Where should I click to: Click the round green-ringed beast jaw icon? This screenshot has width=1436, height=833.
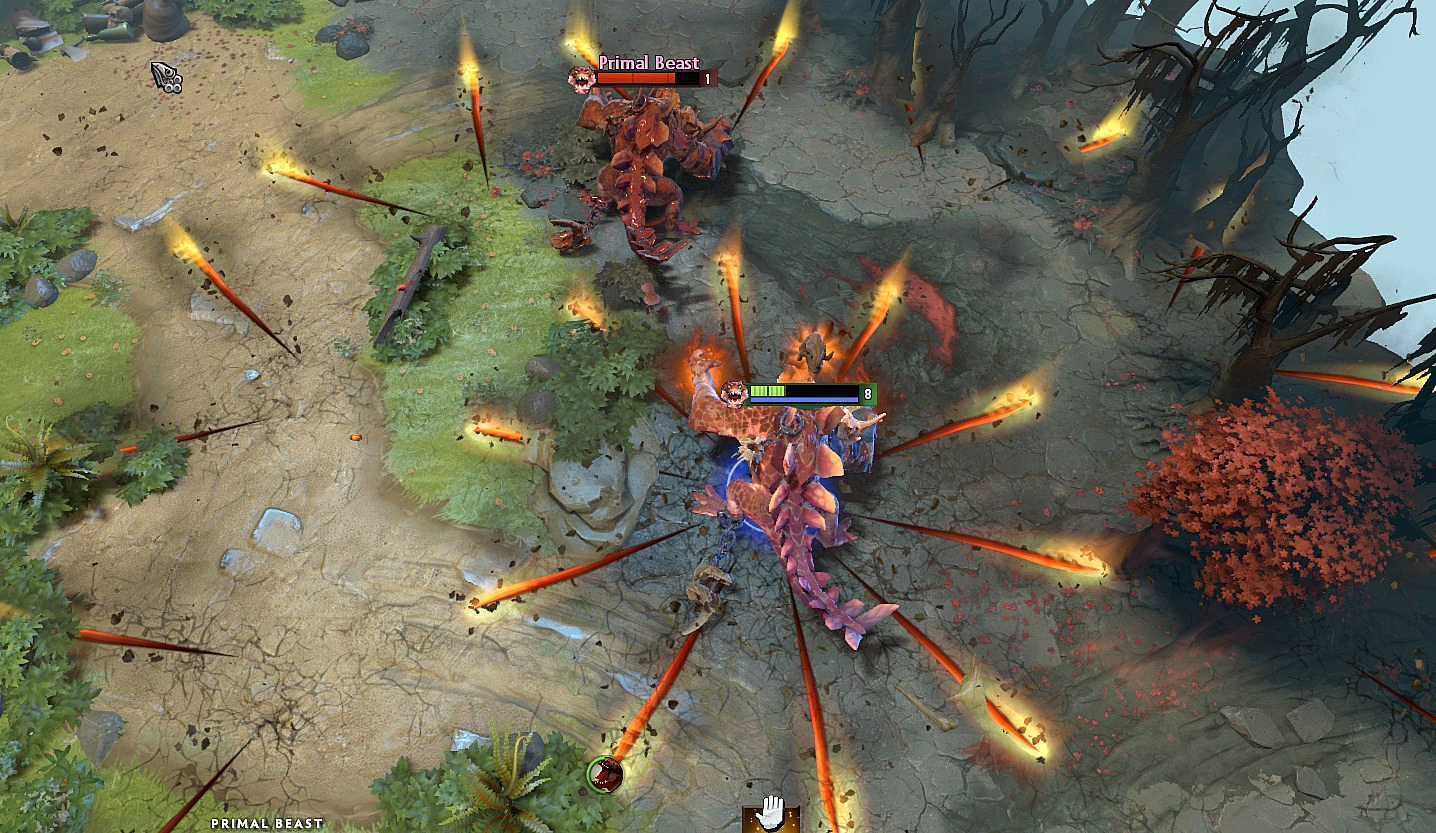click(605, 773)
